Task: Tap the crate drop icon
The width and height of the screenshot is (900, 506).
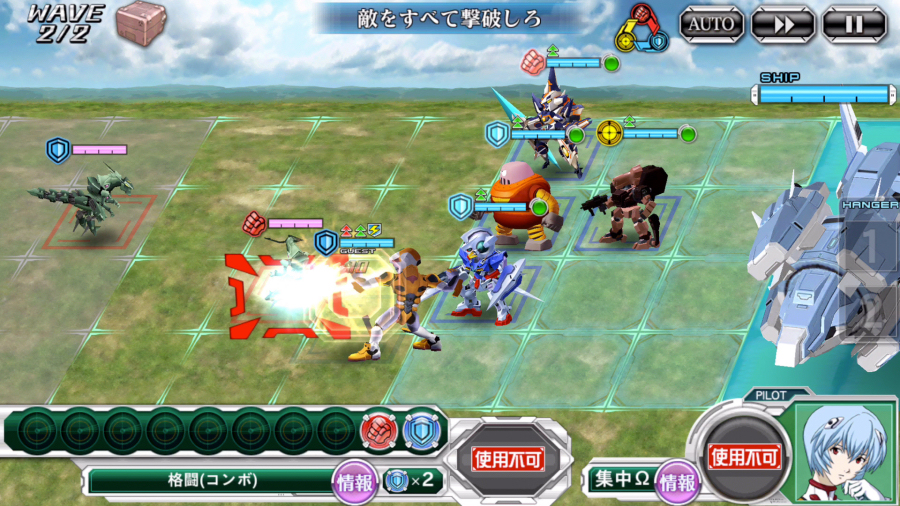Action: (138, 21)
